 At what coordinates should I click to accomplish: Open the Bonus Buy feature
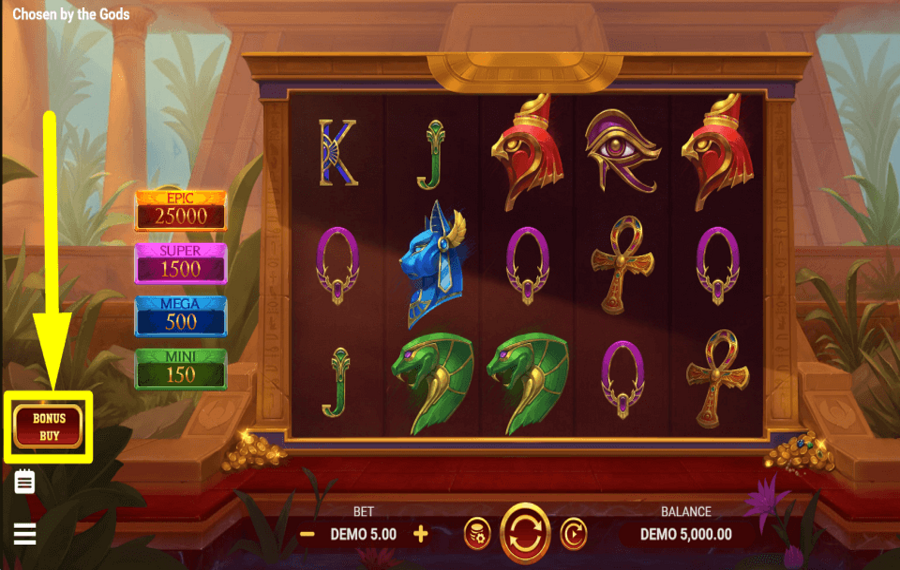click(x=48, y=427)
